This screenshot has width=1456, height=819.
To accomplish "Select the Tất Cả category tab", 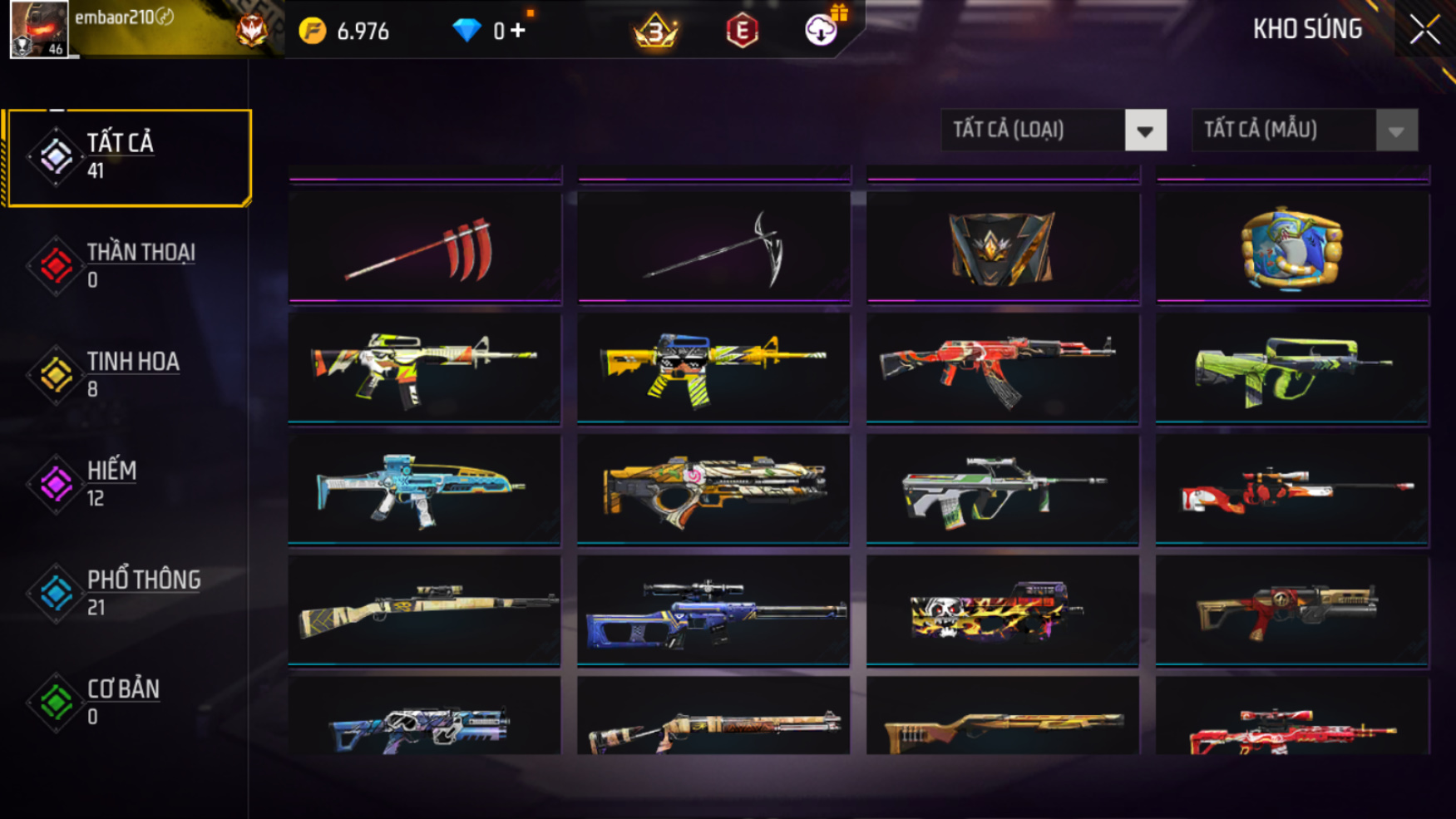I will [x=128, y=156].
